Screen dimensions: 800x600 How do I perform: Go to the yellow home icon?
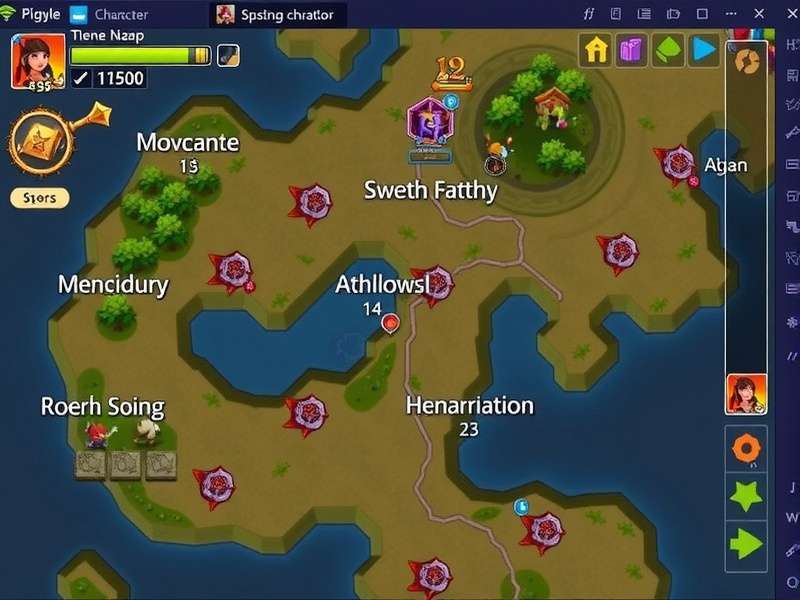pos(596,50)
